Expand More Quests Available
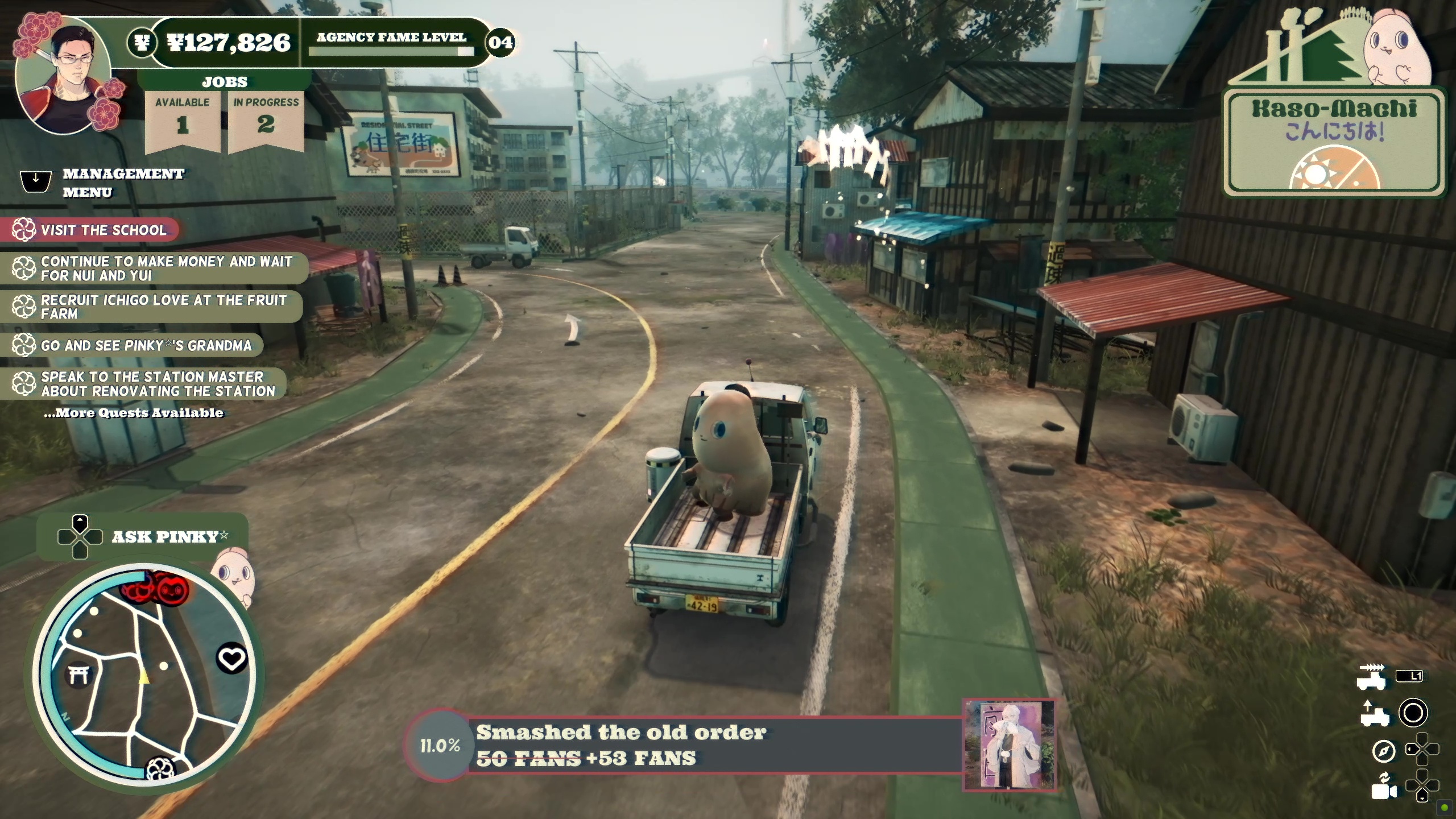 (133, 414)
